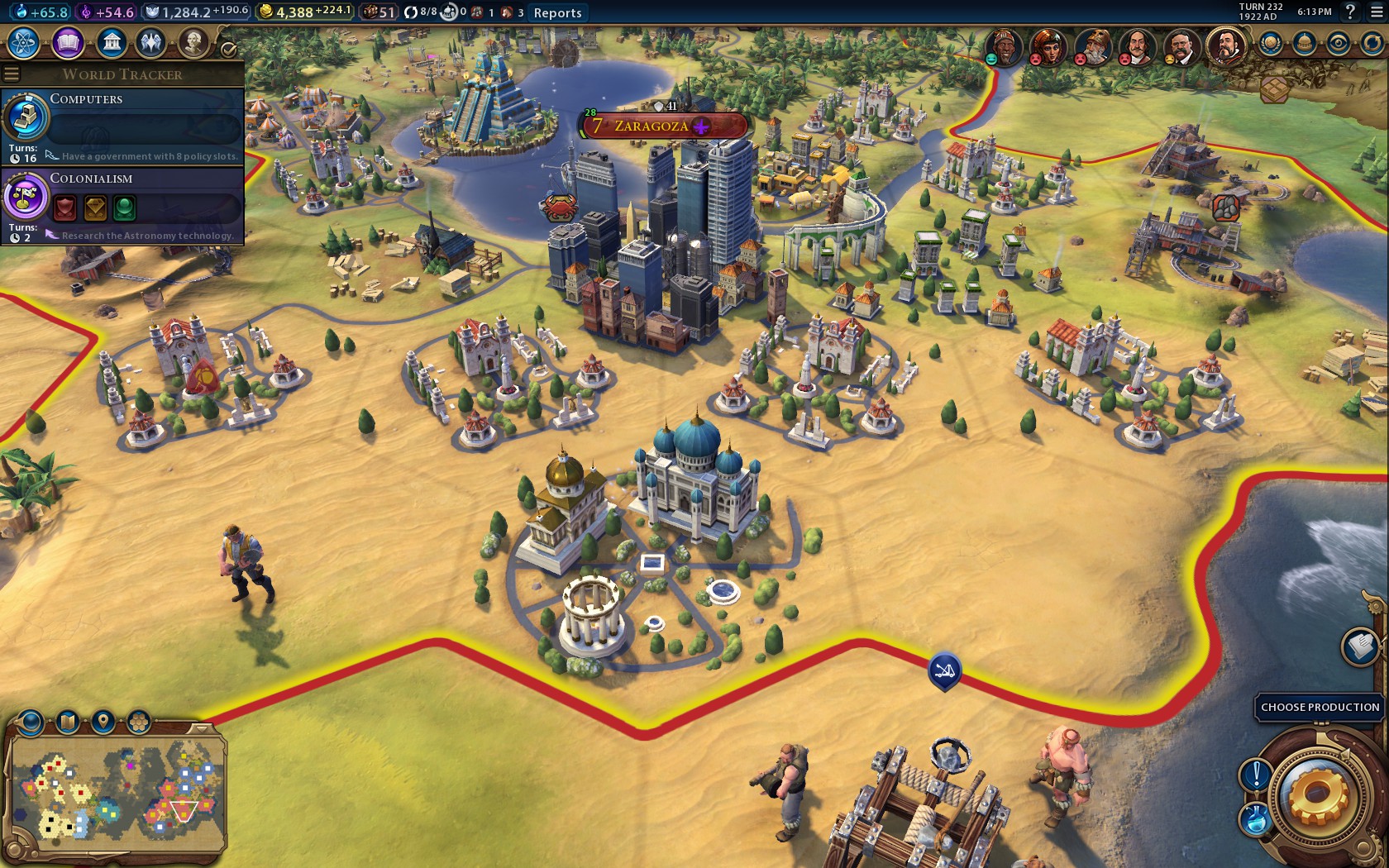Viewport: 1389px width, 868px height.
Task: Open the City-States dome icon
Action: [1304, 41]
